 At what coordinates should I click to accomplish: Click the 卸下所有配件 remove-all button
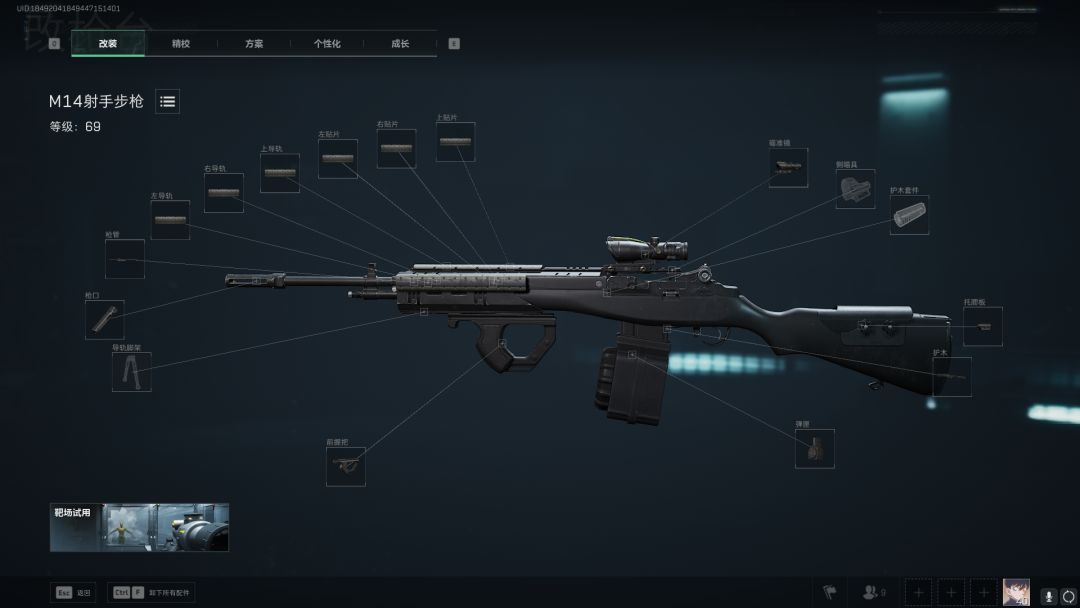(153, 592)
